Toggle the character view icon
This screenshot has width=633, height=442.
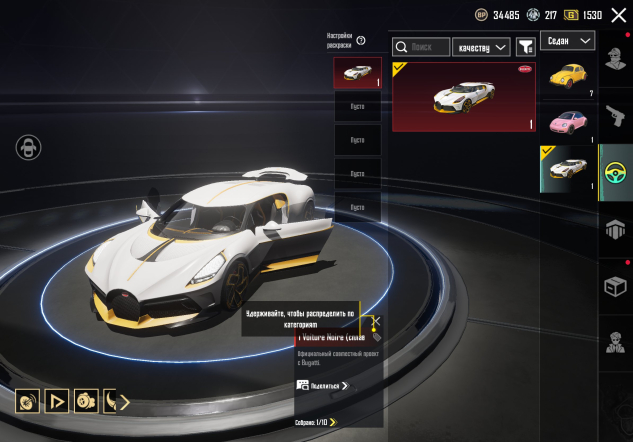[x=28, y=148]
